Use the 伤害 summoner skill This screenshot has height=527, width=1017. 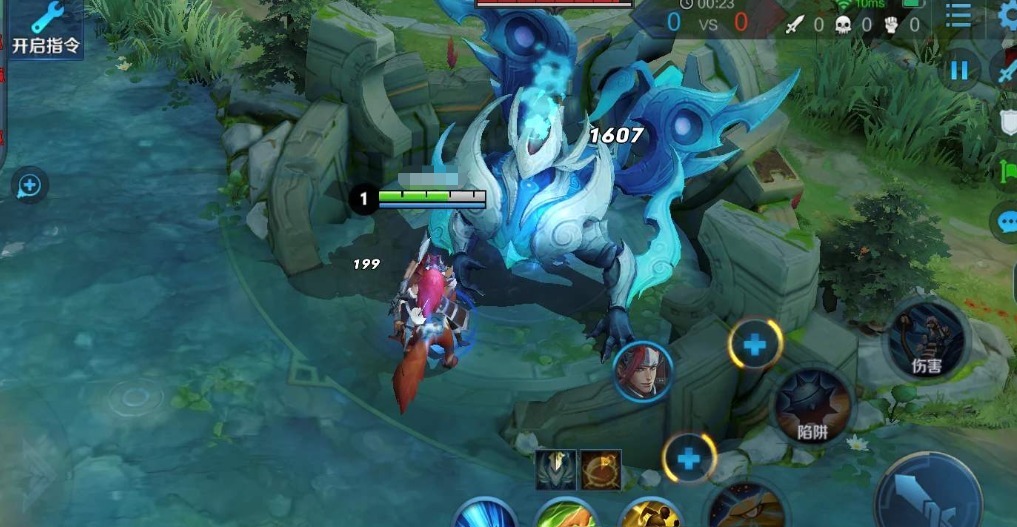[927, 340]
